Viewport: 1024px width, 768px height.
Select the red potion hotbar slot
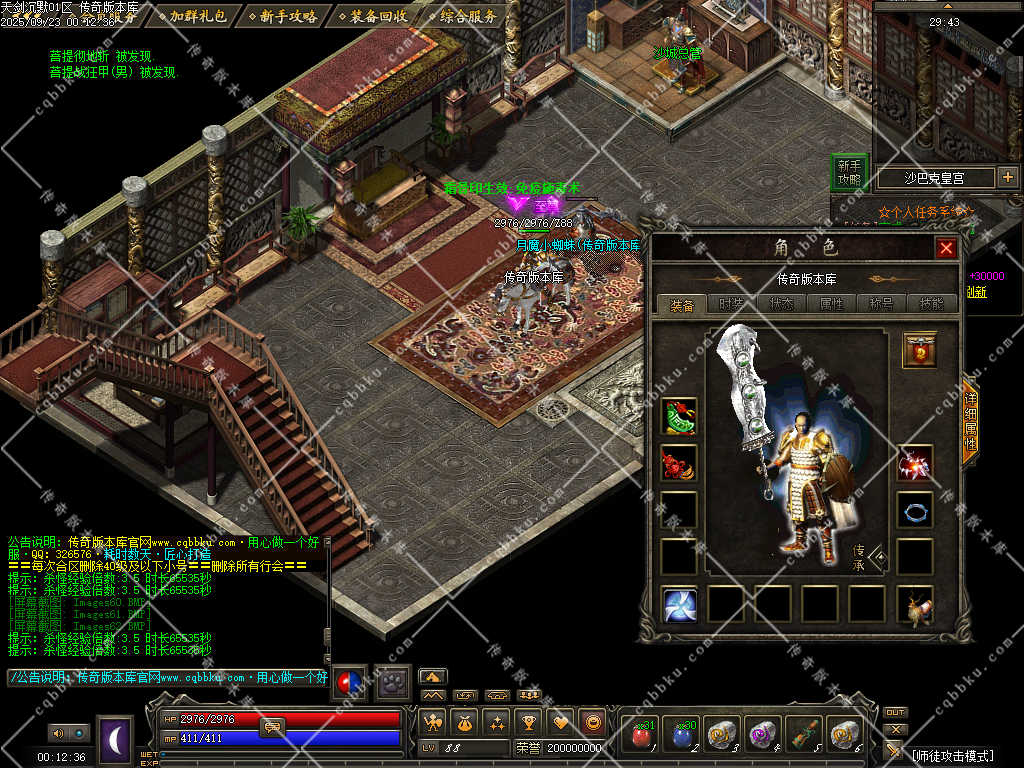point(640,736)
